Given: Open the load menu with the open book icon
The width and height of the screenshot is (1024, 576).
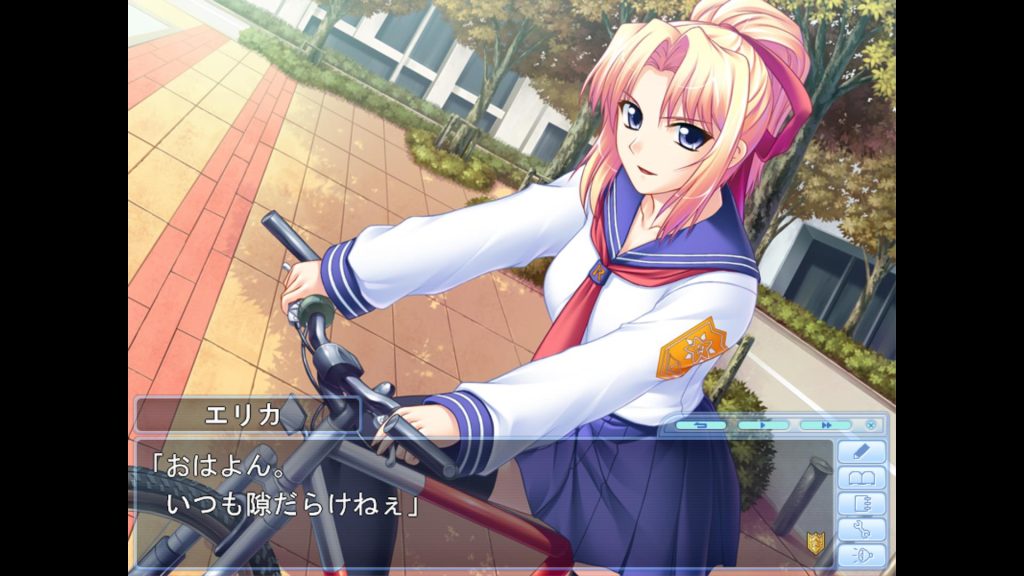Looking at the screenshot, I should pyautogui.click(x=861, y=478).
